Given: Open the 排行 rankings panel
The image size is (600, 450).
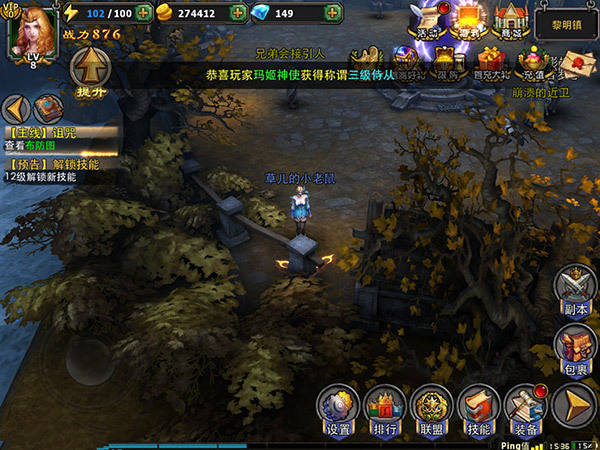Looking at the screenshot, I should click(384, 407).
